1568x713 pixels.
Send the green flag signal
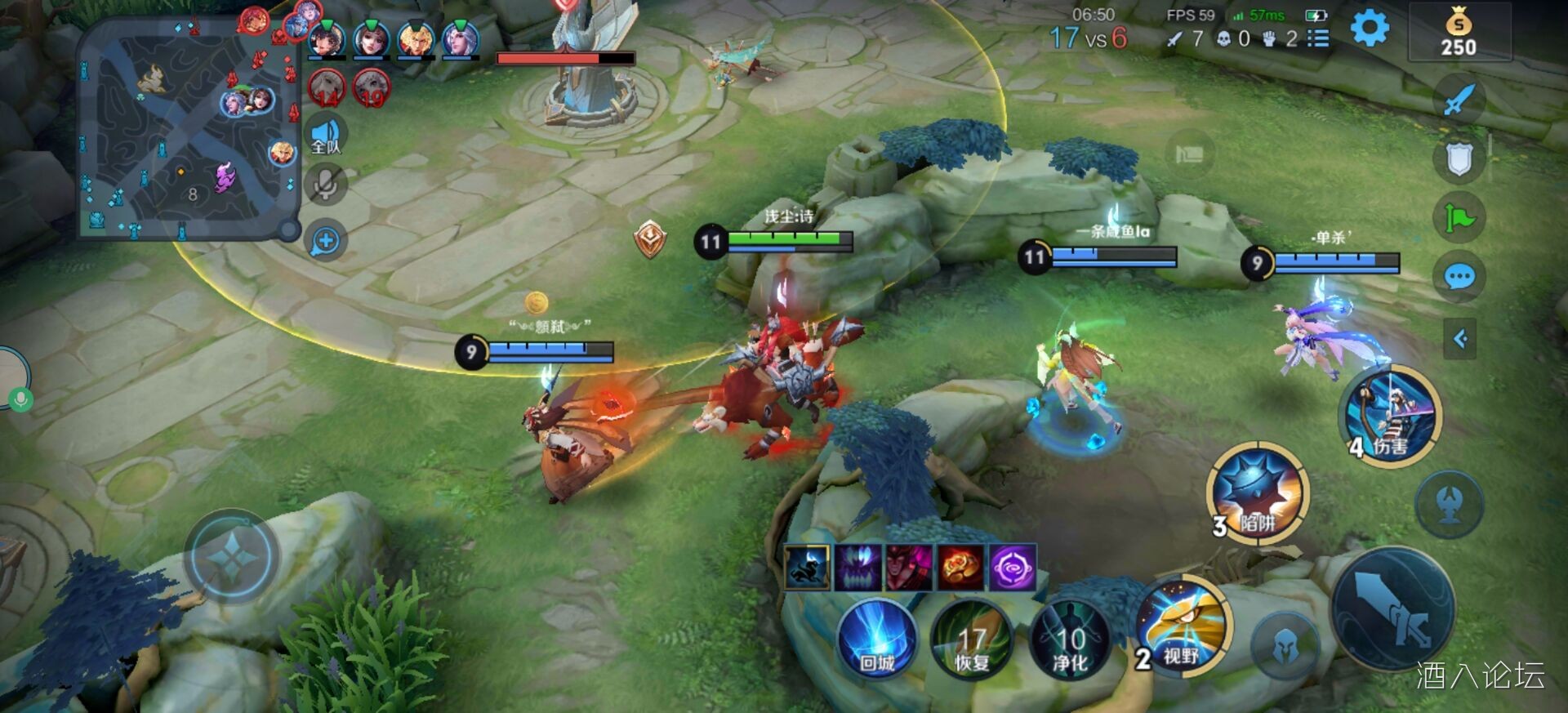click(x=1459, y=218)
